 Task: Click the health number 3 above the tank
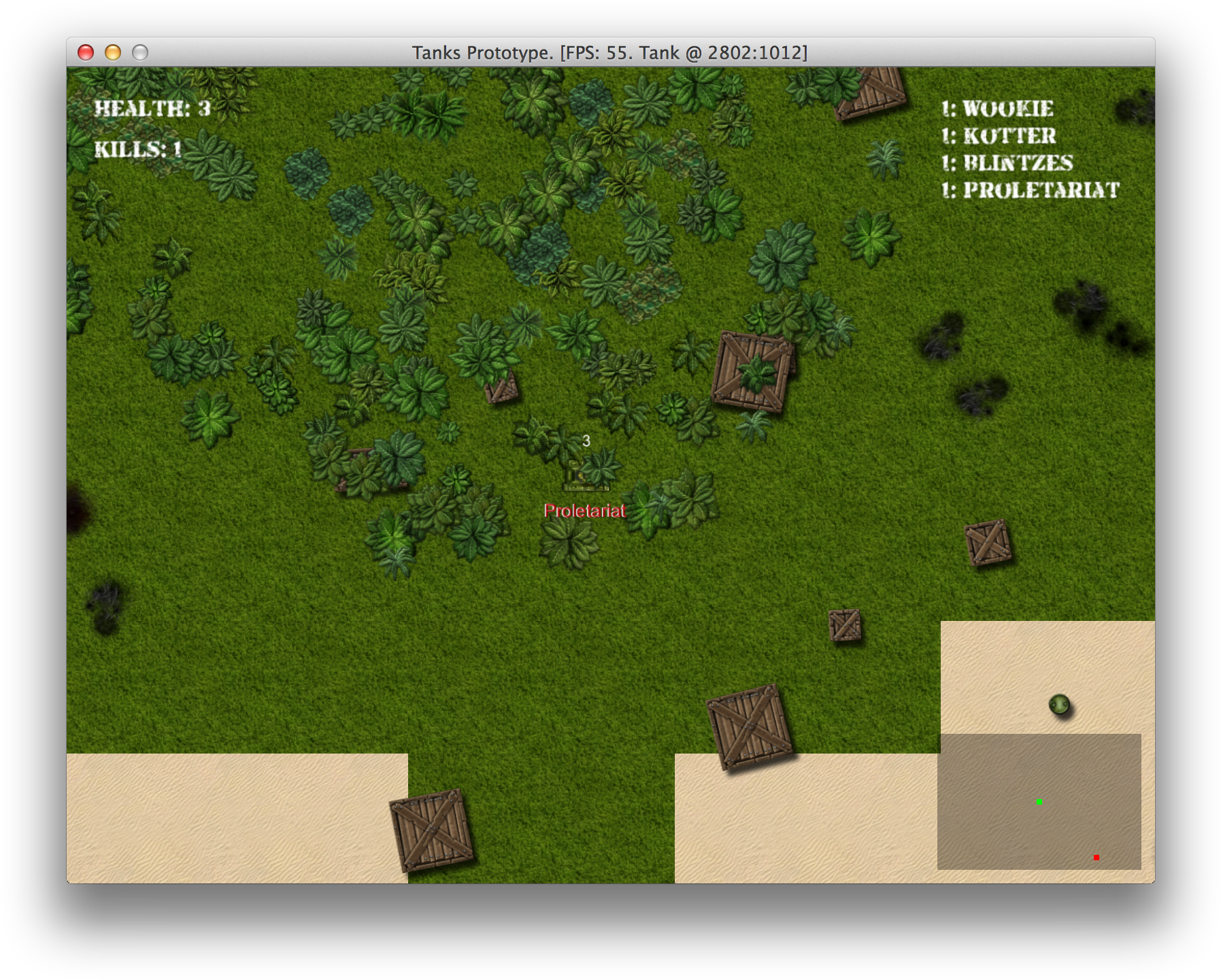click(x=586, y=441)
